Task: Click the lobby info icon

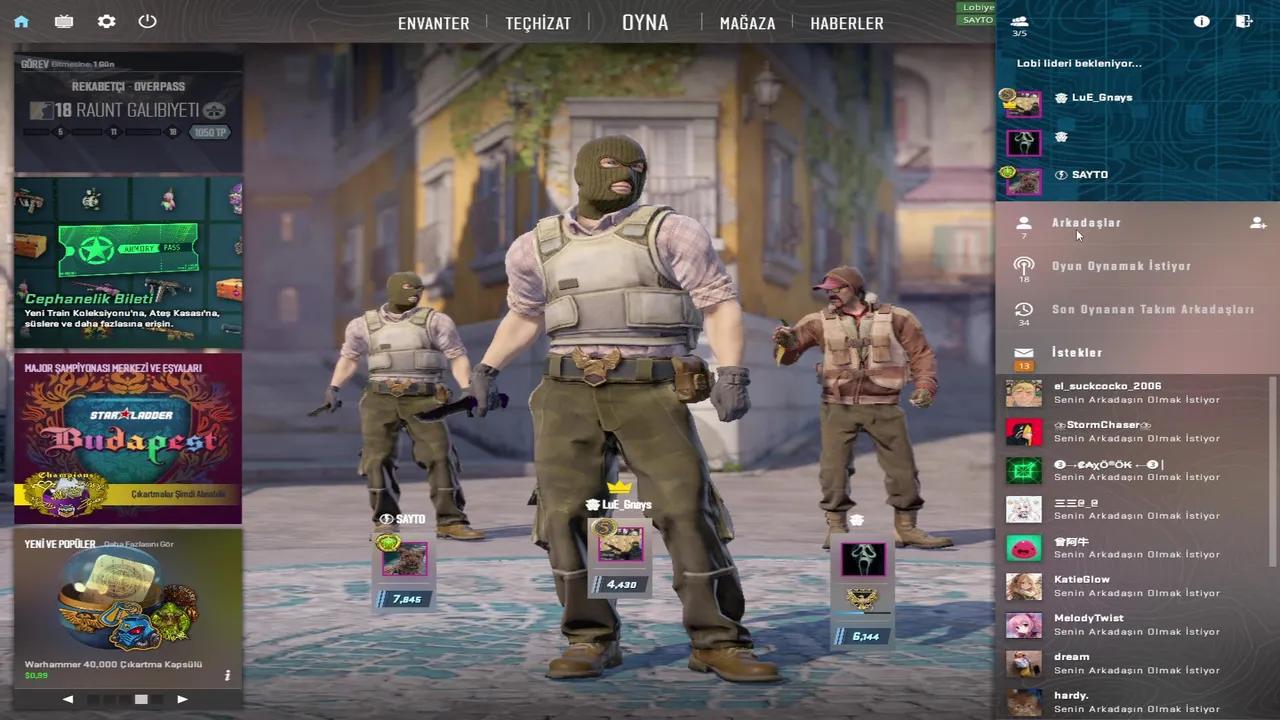Action: (1201, 21)
